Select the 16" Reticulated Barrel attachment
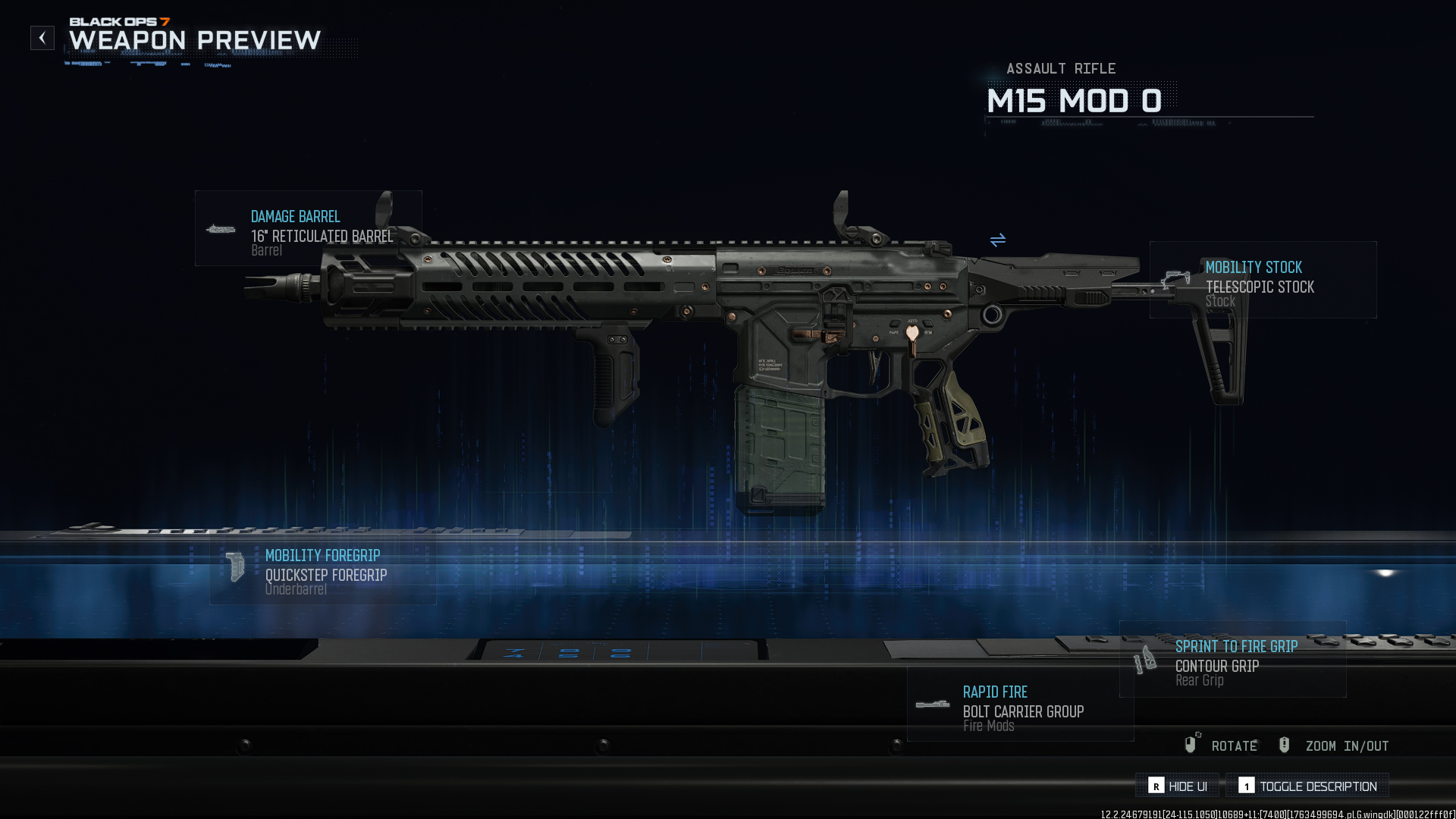1456x819 pixels. coord(308,228)
